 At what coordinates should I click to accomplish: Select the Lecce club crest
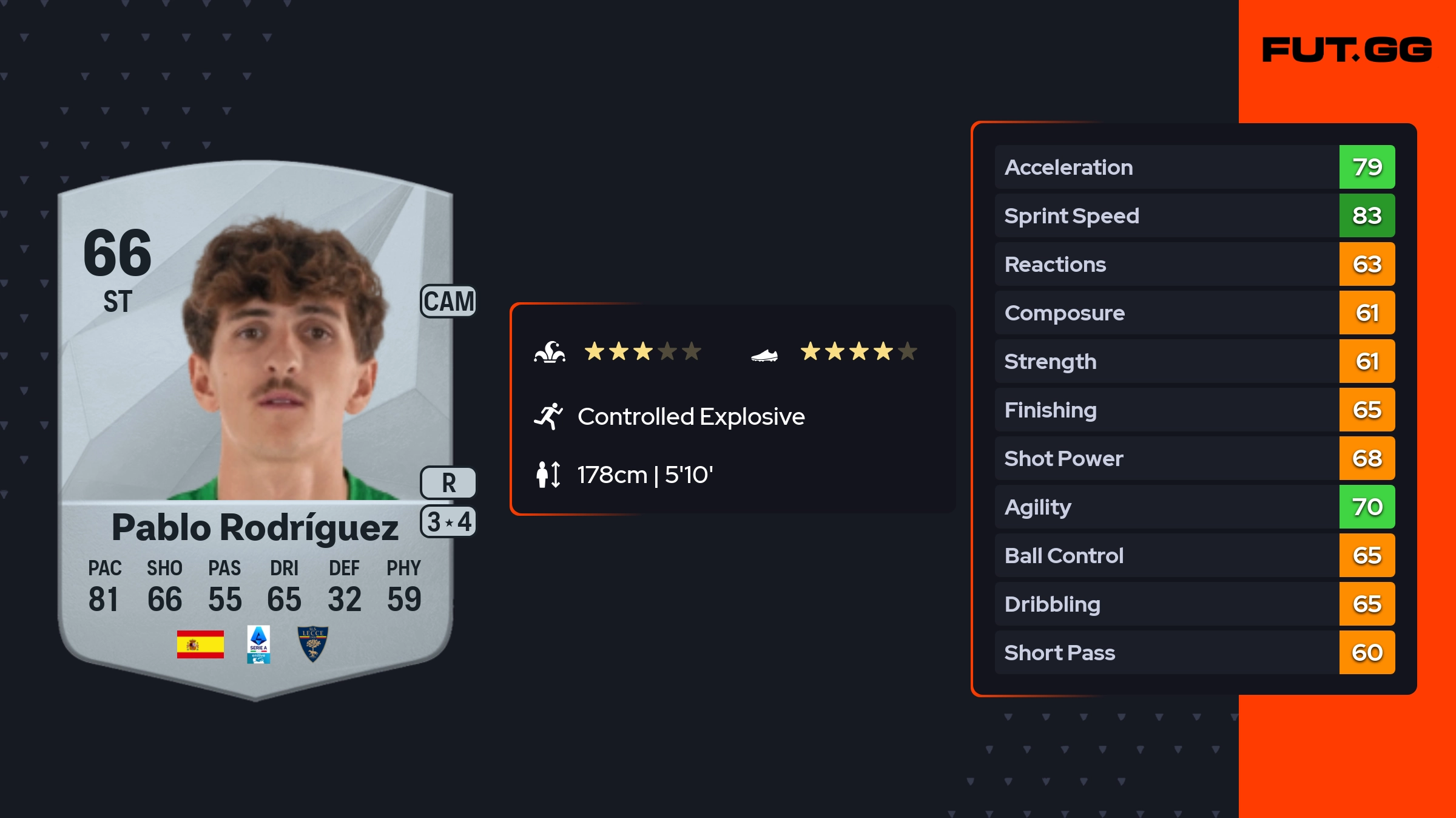pyautogui.click(x=313, y=644)
